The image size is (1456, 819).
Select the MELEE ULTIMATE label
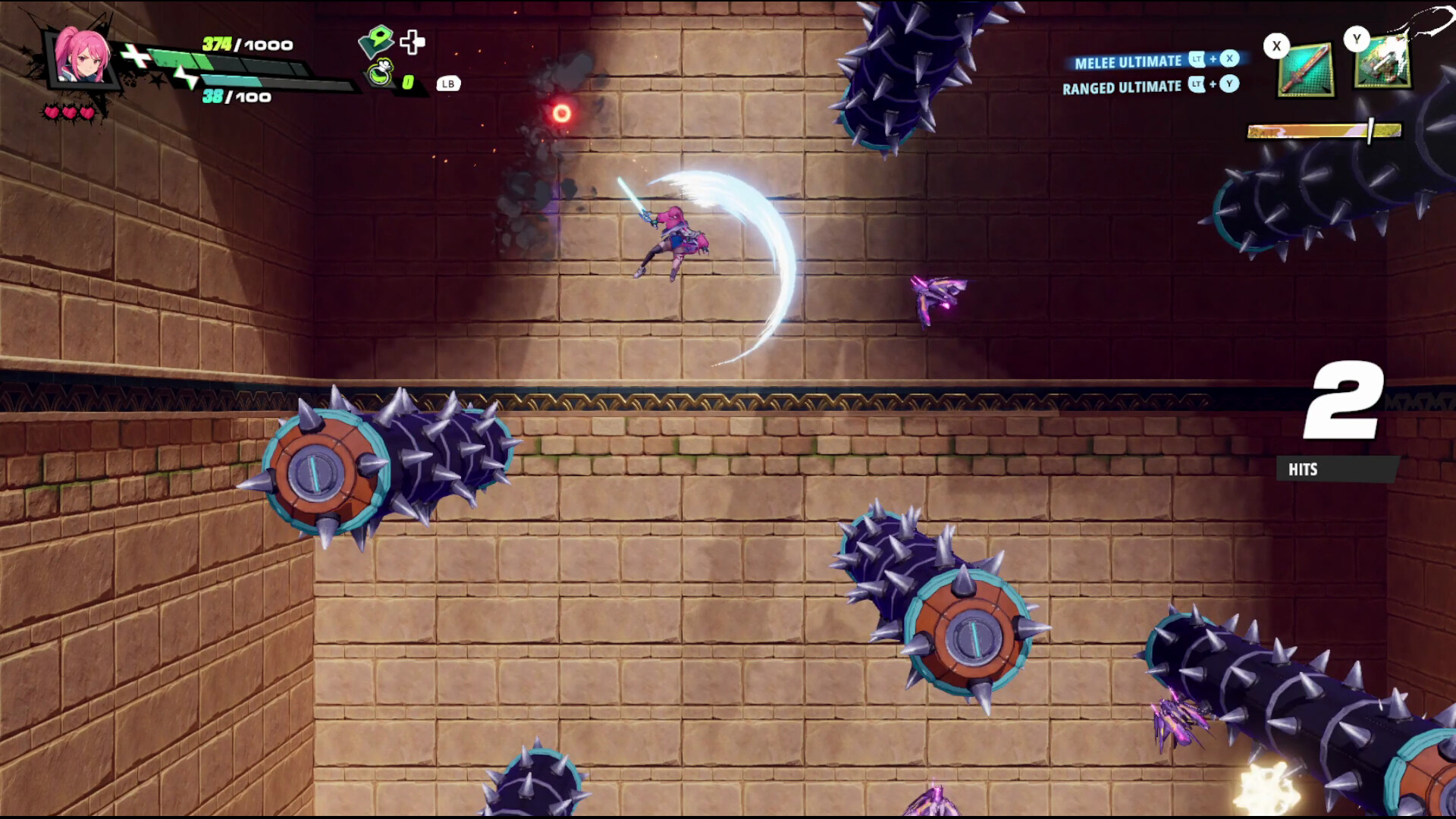(1126, 62)
